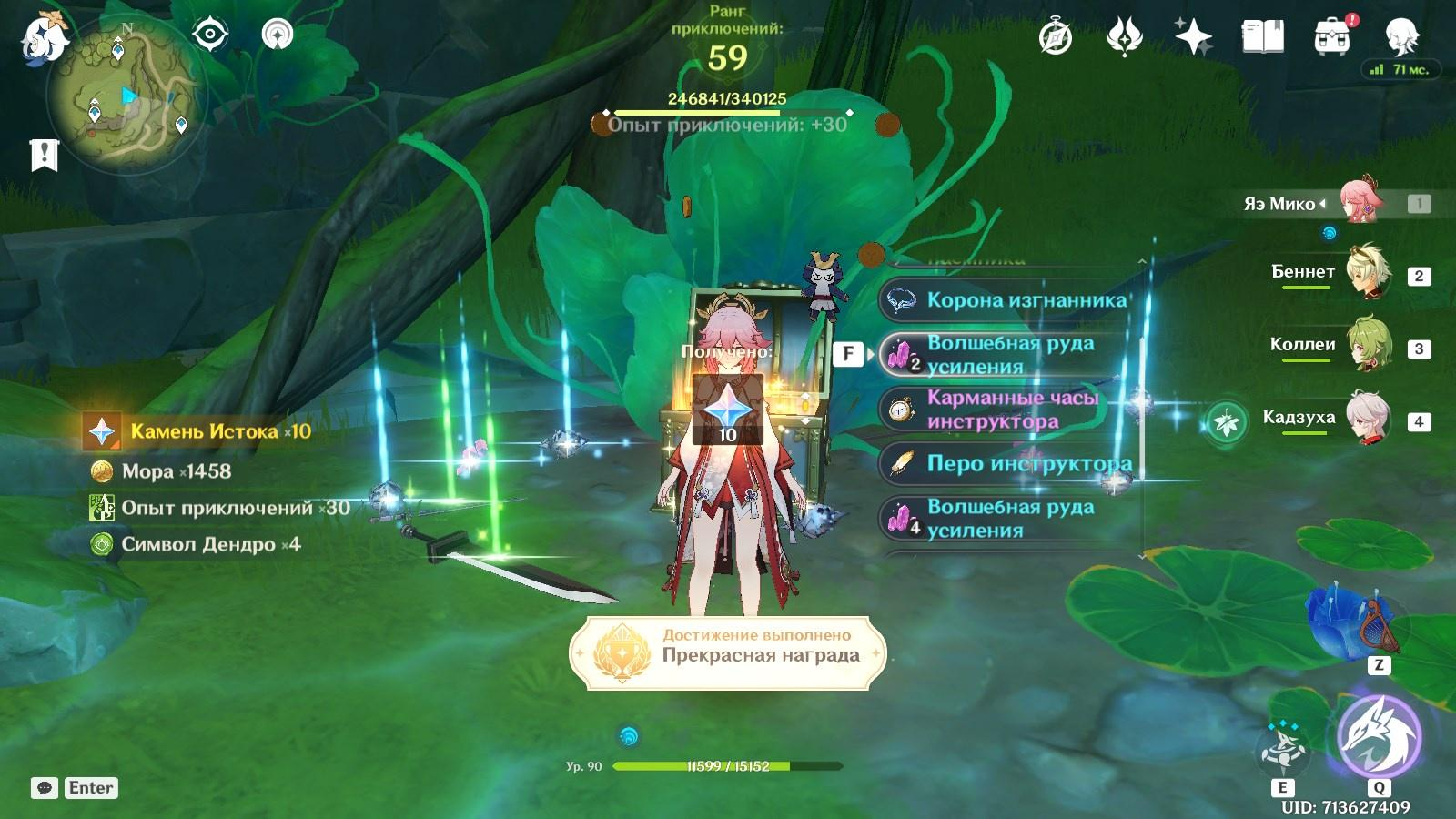Image resolution: width=1456 pixels, height=819 pixels.
Task: Open the backpack inventory icon
Action: 1332,37
